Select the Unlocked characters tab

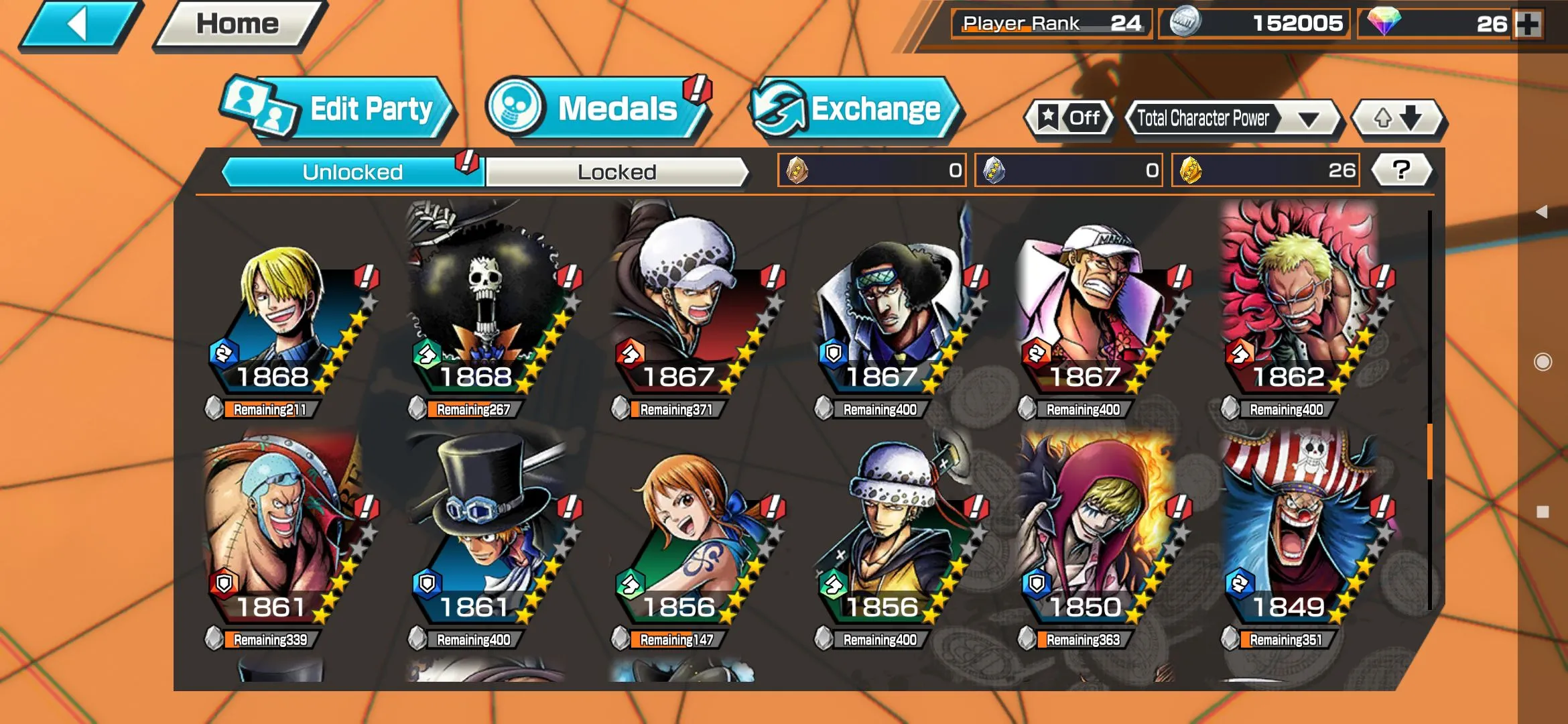tap(352, 172)
